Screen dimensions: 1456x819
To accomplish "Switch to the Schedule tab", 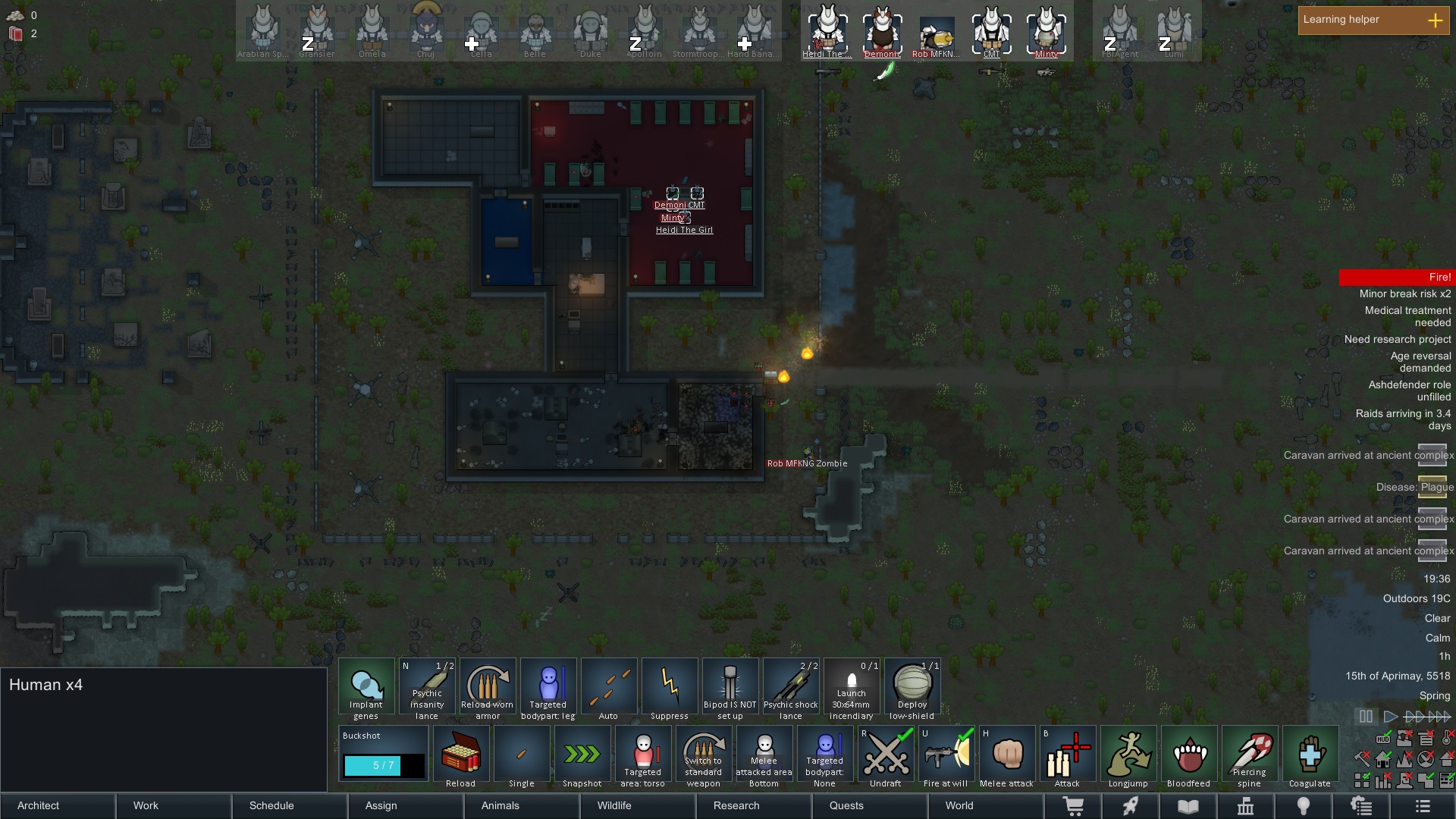I will (x=290, y=805).
